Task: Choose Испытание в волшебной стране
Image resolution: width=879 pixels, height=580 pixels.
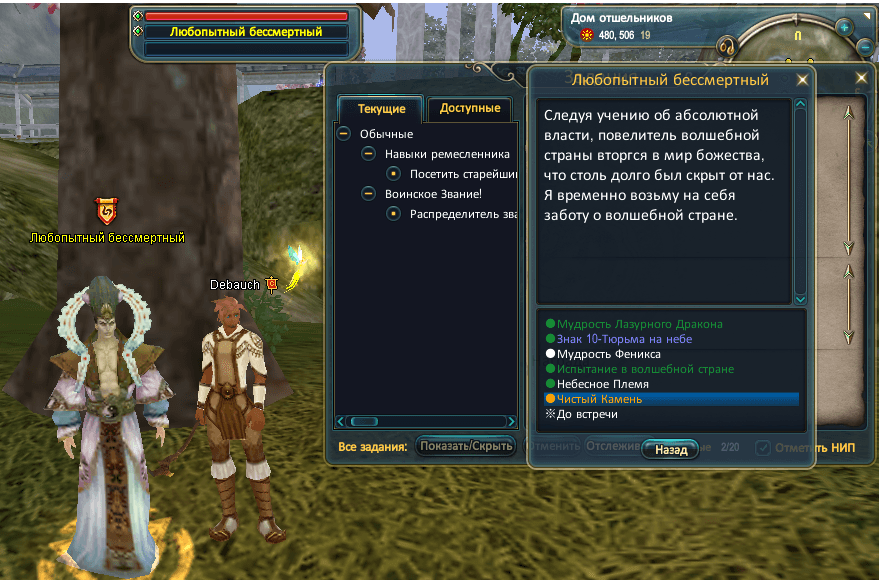Action: click(x=645, y=369)
